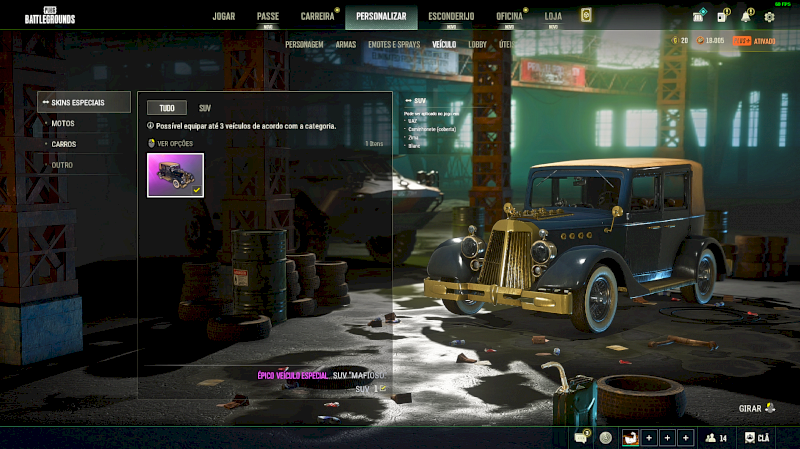Switch to the Passe tab
800x449 pixels.
267,16
